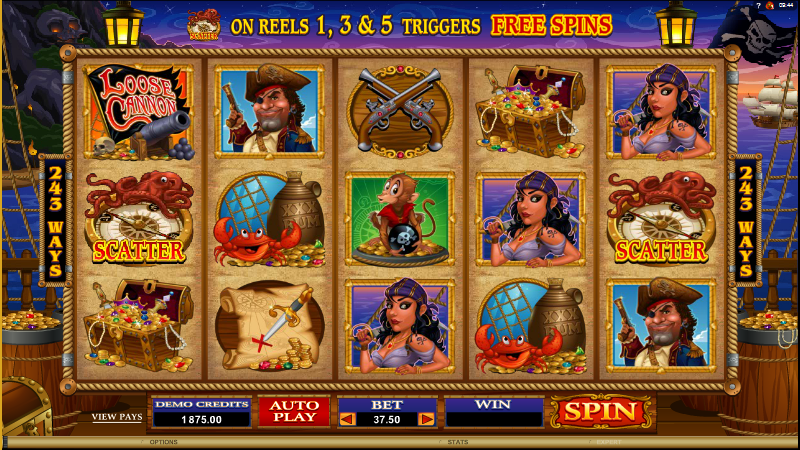Increase the bet with the right arrow
Image resolution: width=800 pixels, height=450 pixels.
(427, 419)
